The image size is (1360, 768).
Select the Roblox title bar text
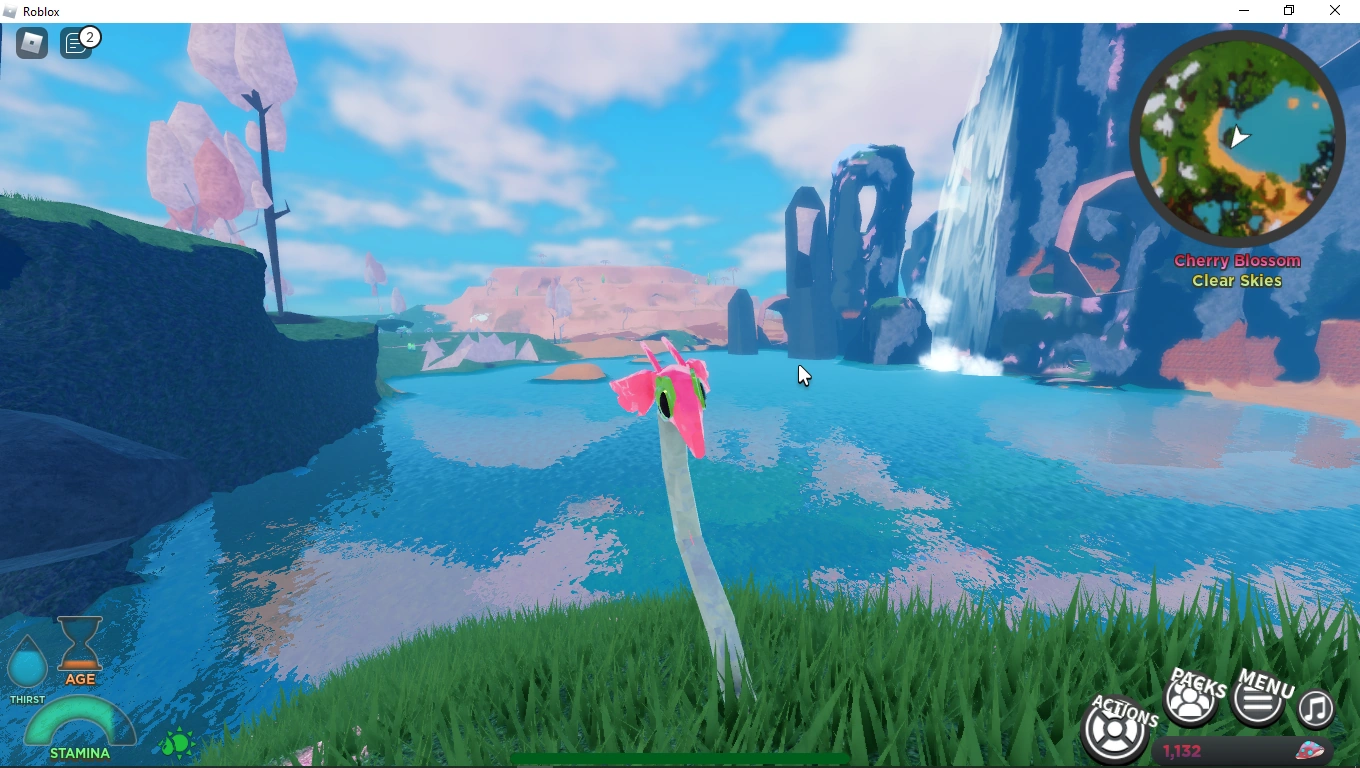(39, 11)
